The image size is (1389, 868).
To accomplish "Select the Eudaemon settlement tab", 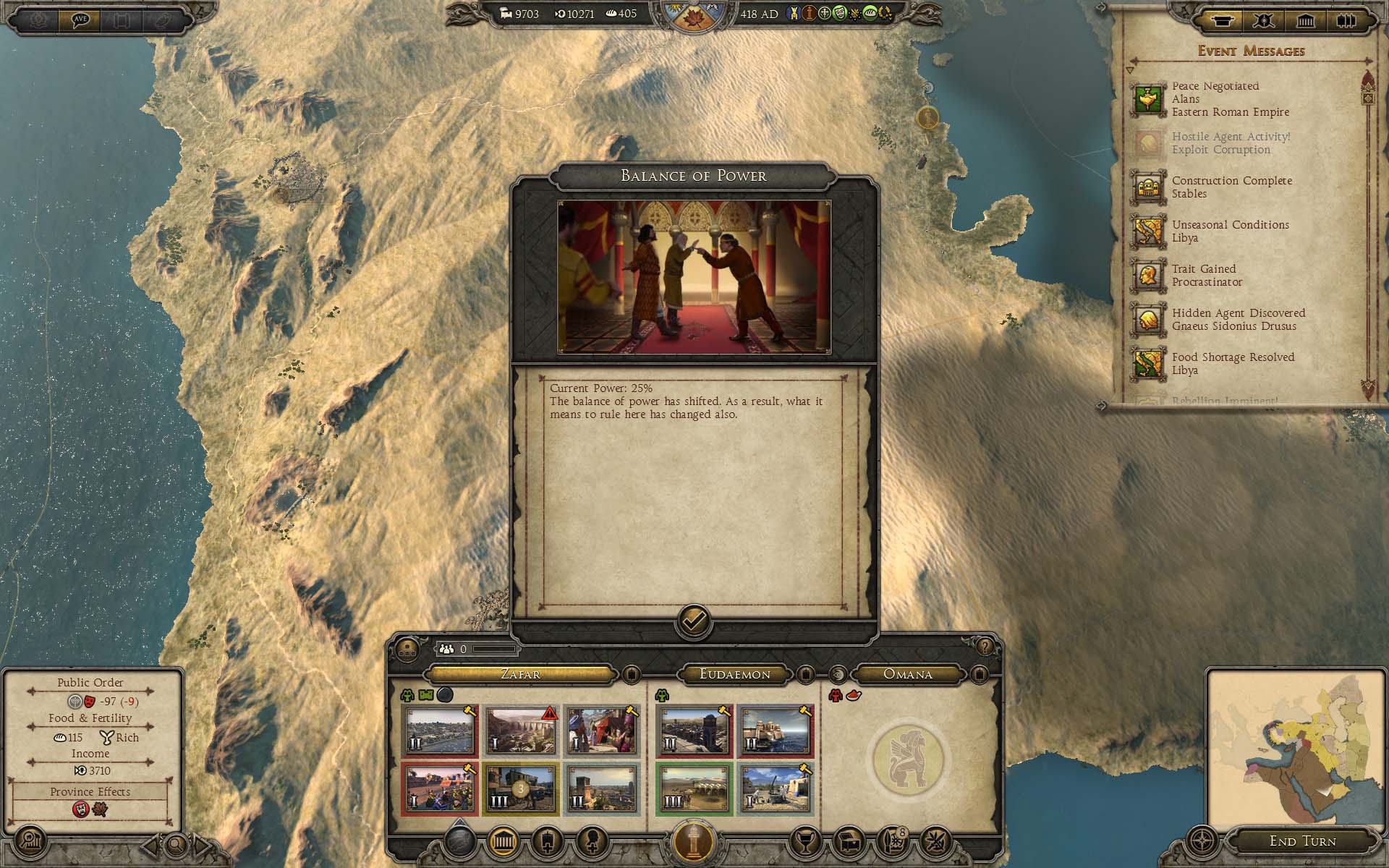I will tap(734, 674).
